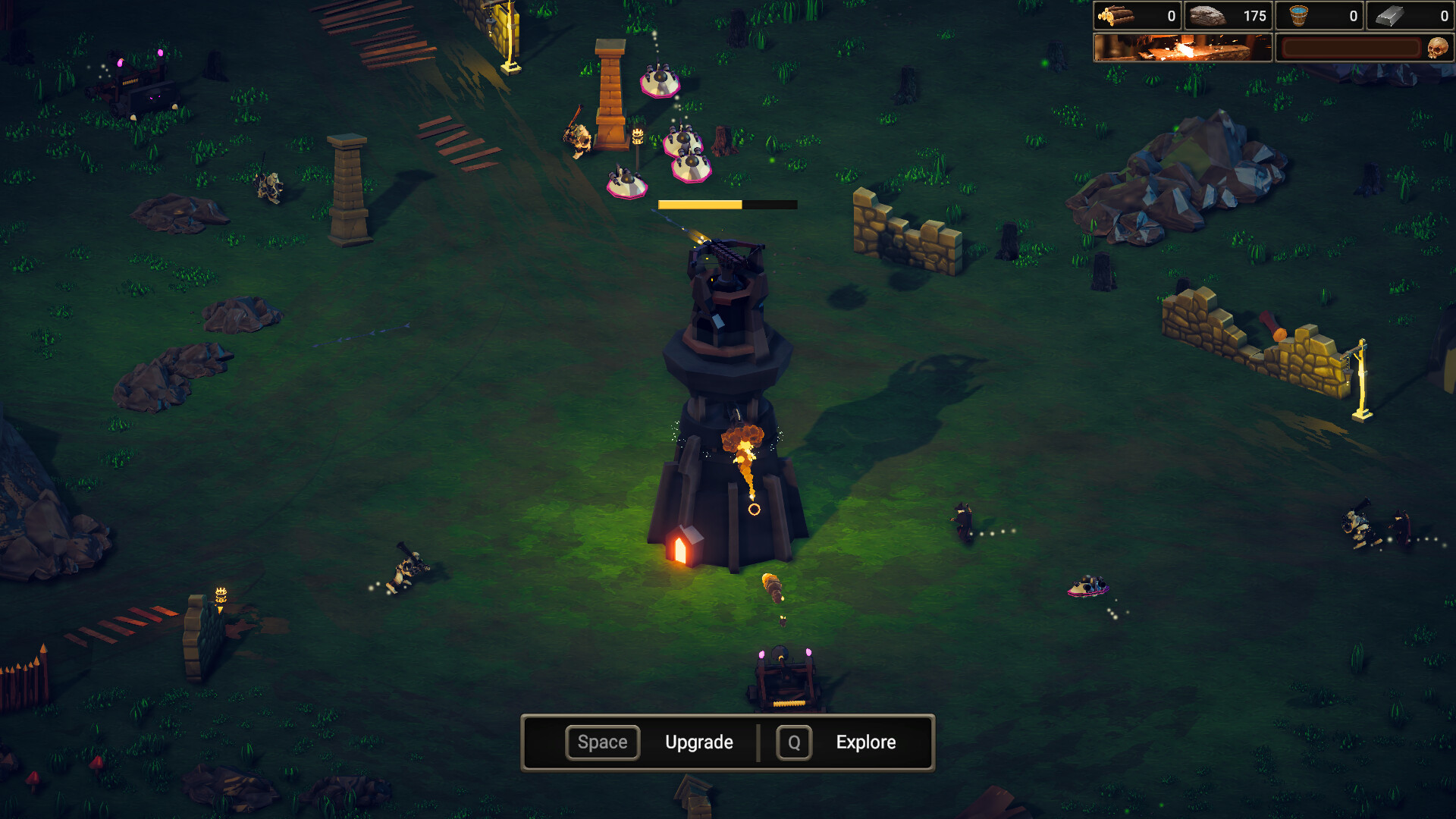The image size is (1456, 819).
Task: Toggle the Space keybind indicator button
Action: (602, 742)
